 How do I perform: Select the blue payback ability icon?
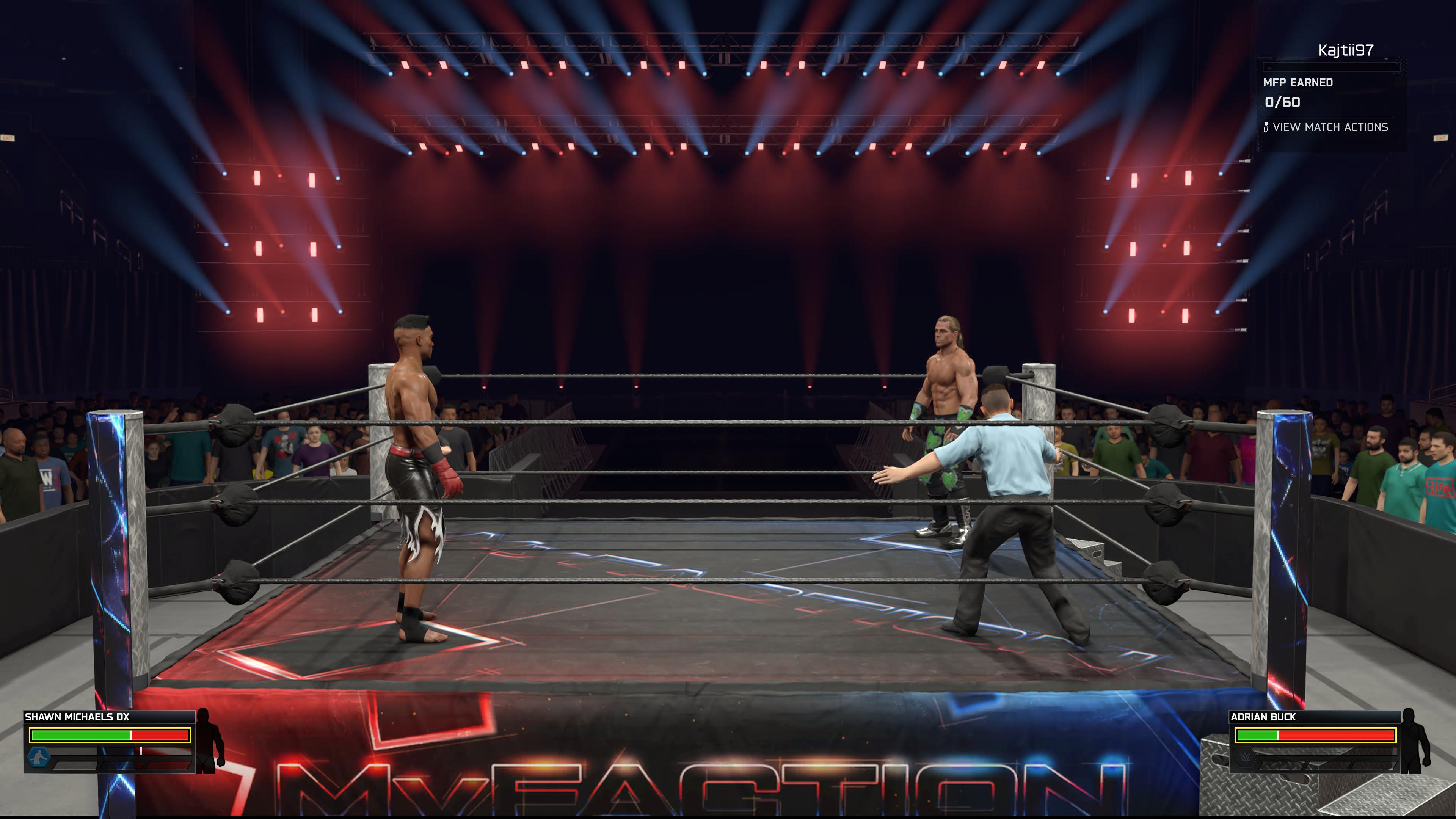[39, 758]
